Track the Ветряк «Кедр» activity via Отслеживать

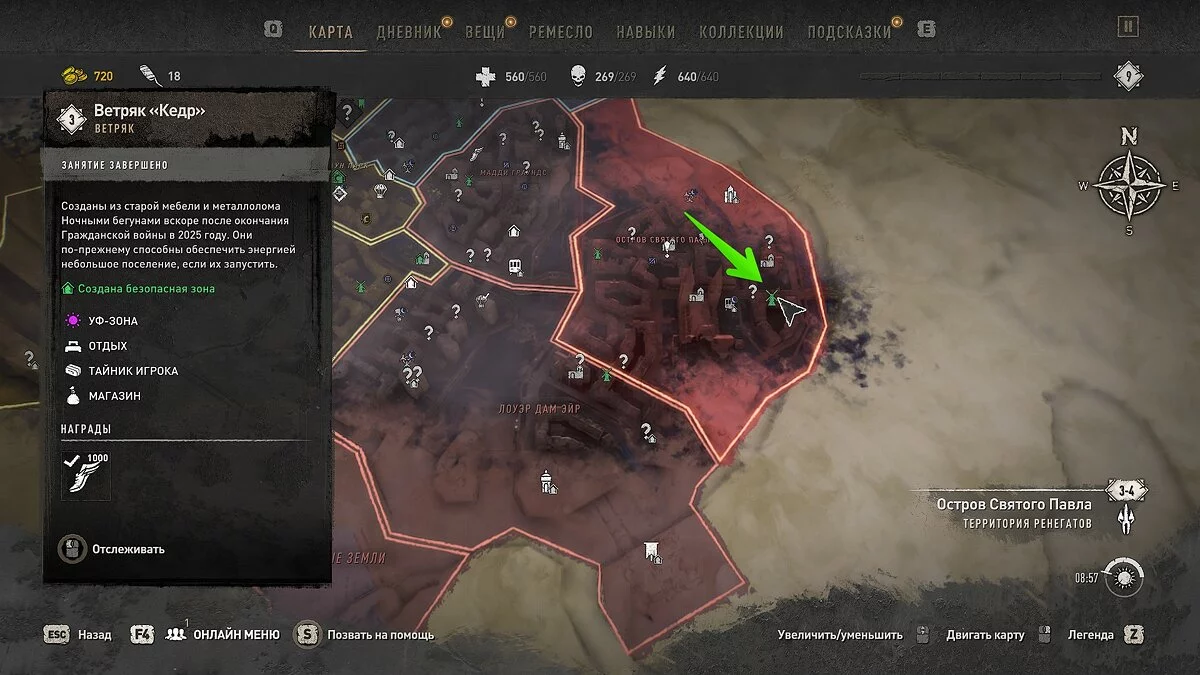point(112,549)
